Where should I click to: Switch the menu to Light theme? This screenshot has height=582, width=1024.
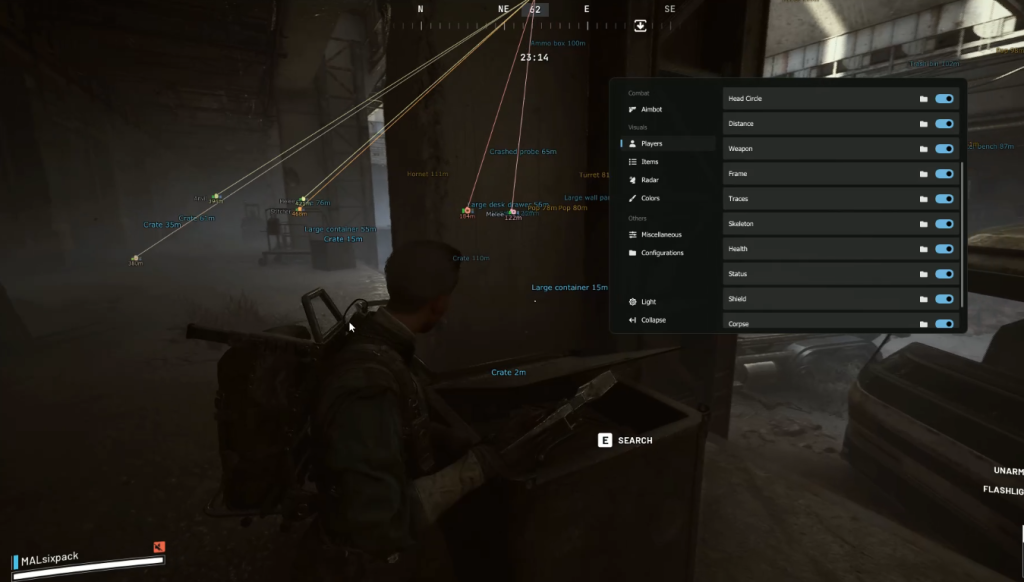649,302
